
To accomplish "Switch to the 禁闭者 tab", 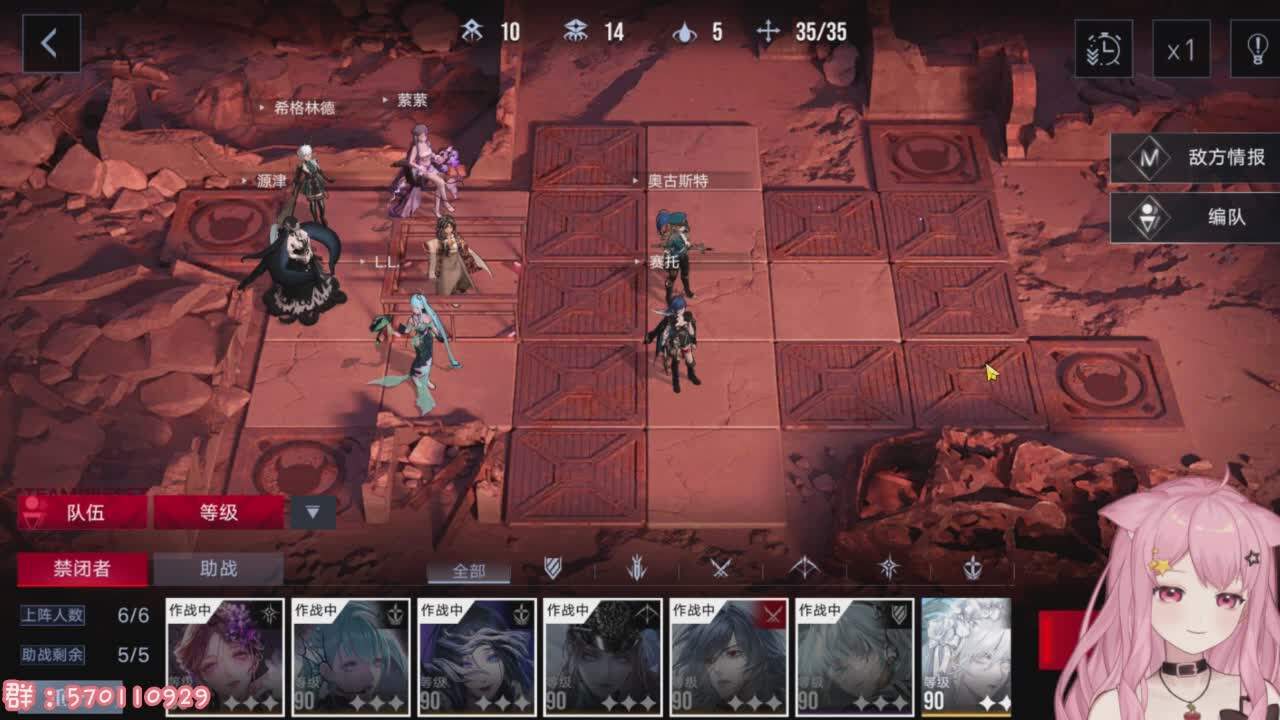I will 82,569.
